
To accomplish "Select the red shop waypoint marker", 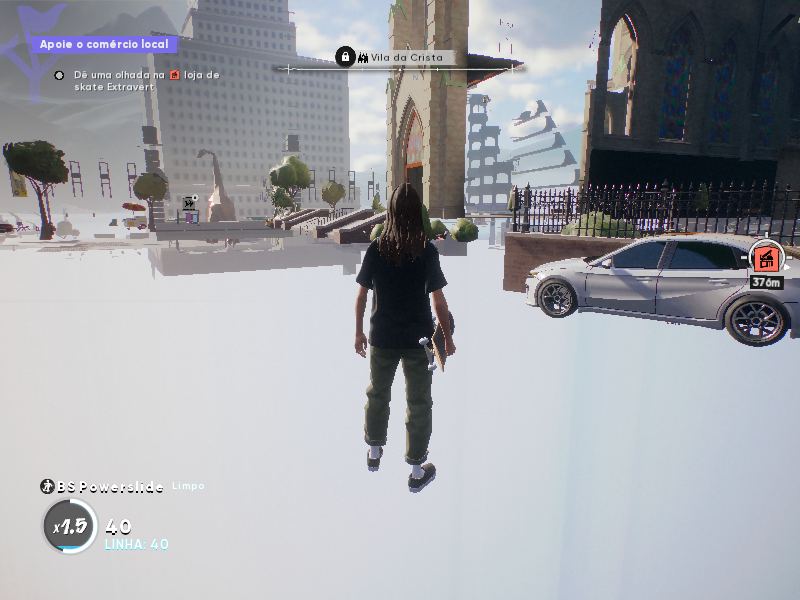I will (766, 258).
